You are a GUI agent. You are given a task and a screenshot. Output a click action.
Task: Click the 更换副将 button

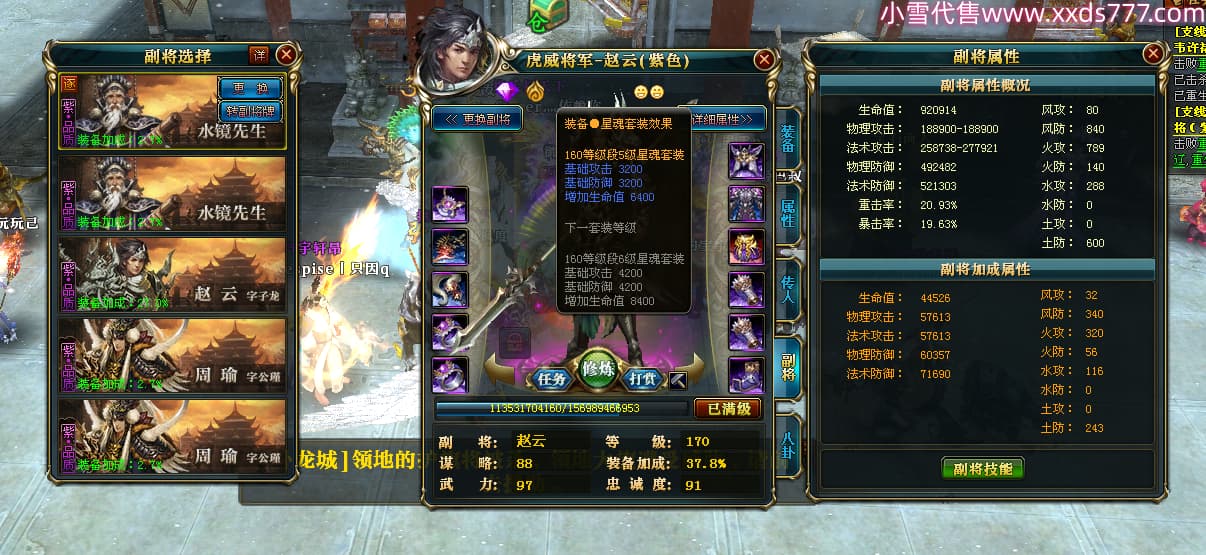pyautogui.click(x=477, y=119)
